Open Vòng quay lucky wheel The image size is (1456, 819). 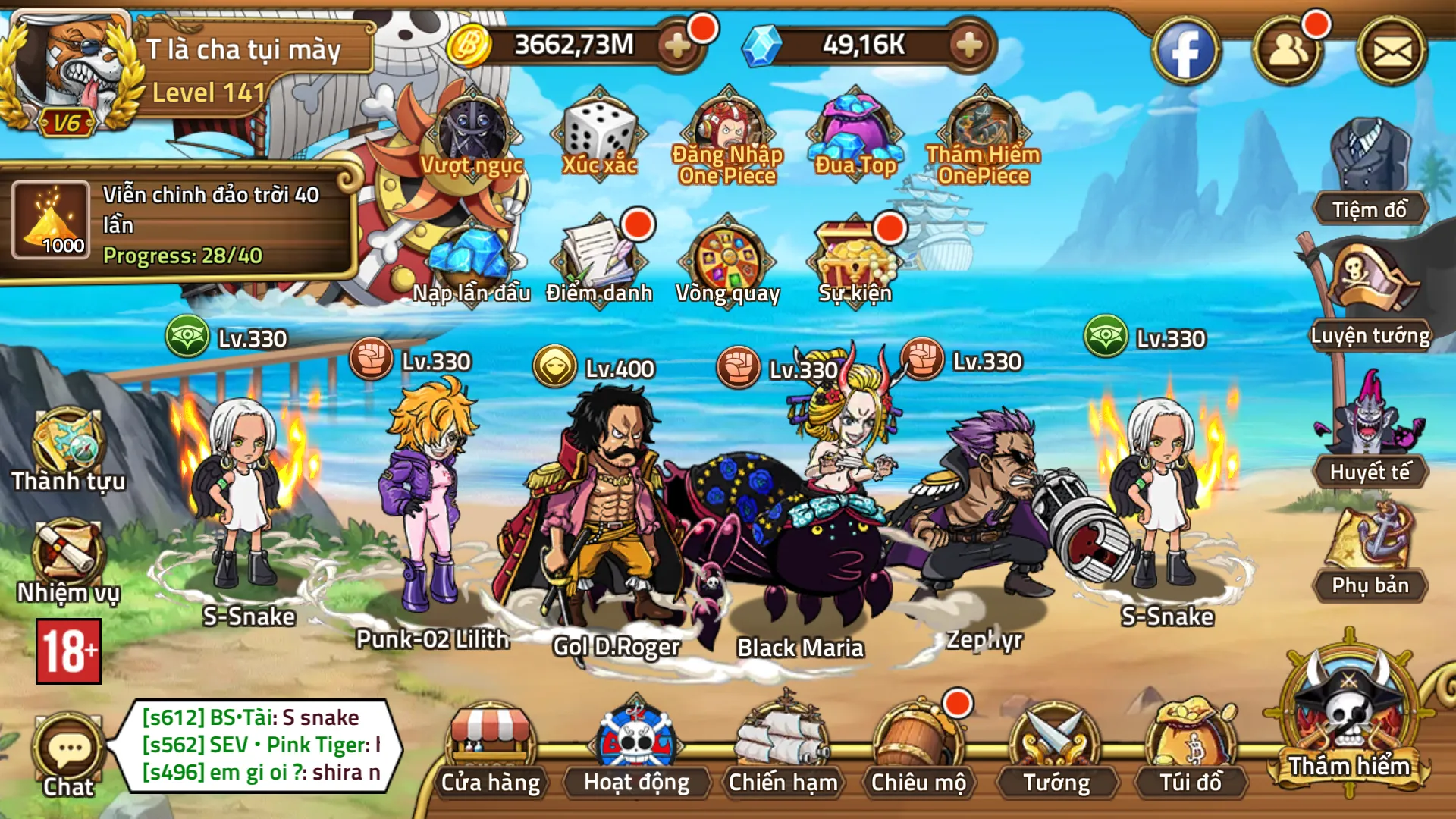click(x=727, y=260)
